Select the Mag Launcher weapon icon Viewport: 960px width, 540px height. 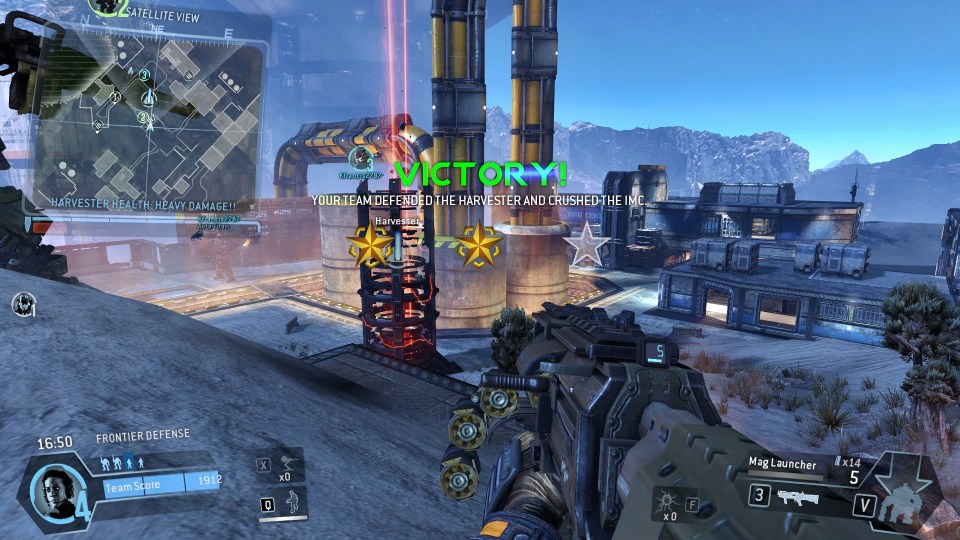tap(797, 497)
